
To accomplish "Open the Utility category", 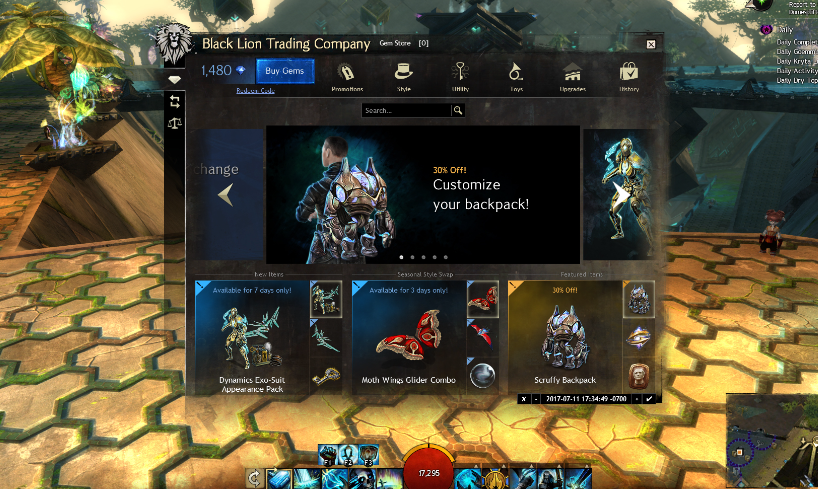I will click(x=460, y=74).
